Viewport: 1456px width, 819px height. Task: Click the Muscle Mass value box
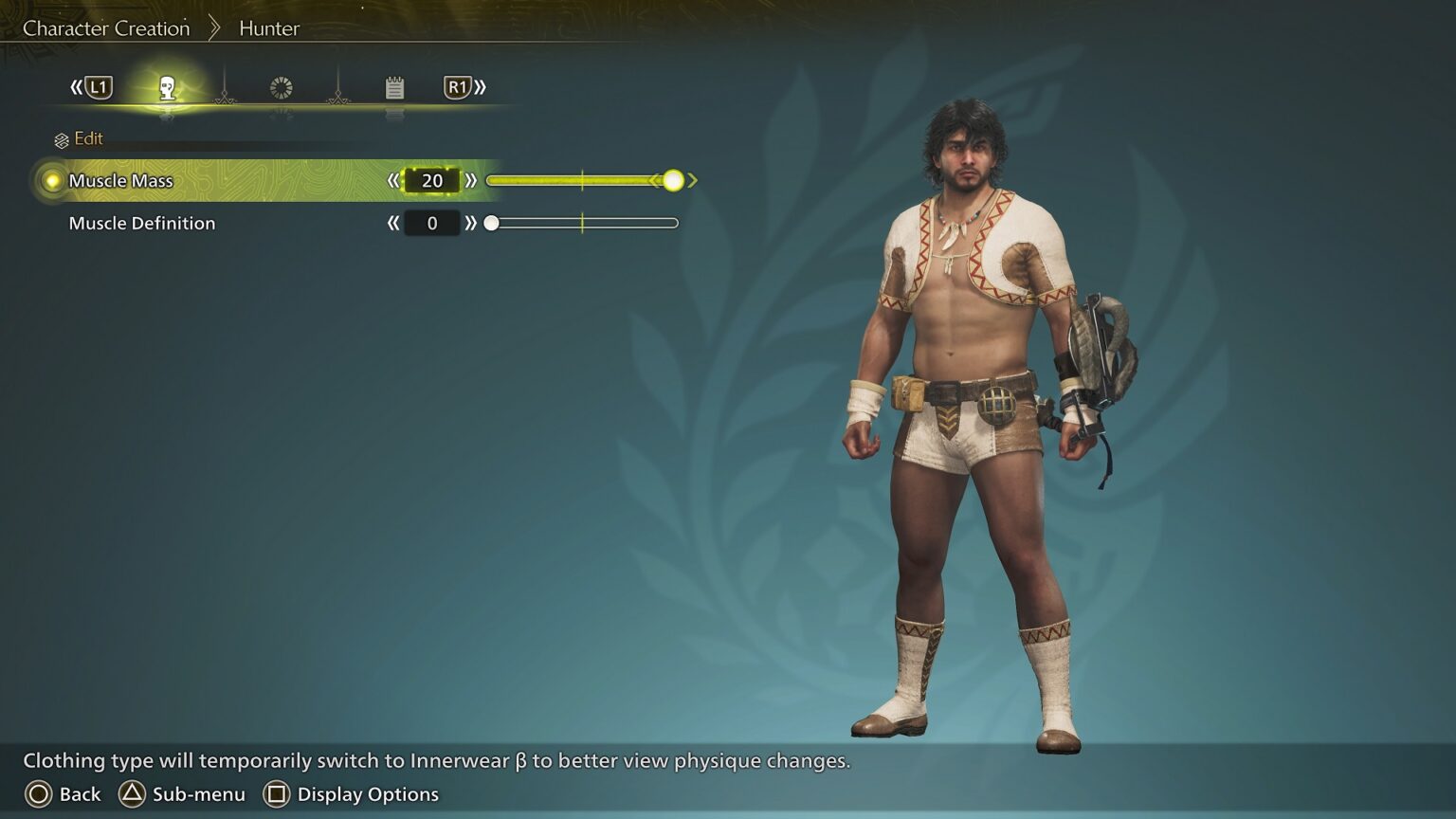coord(432,181)
